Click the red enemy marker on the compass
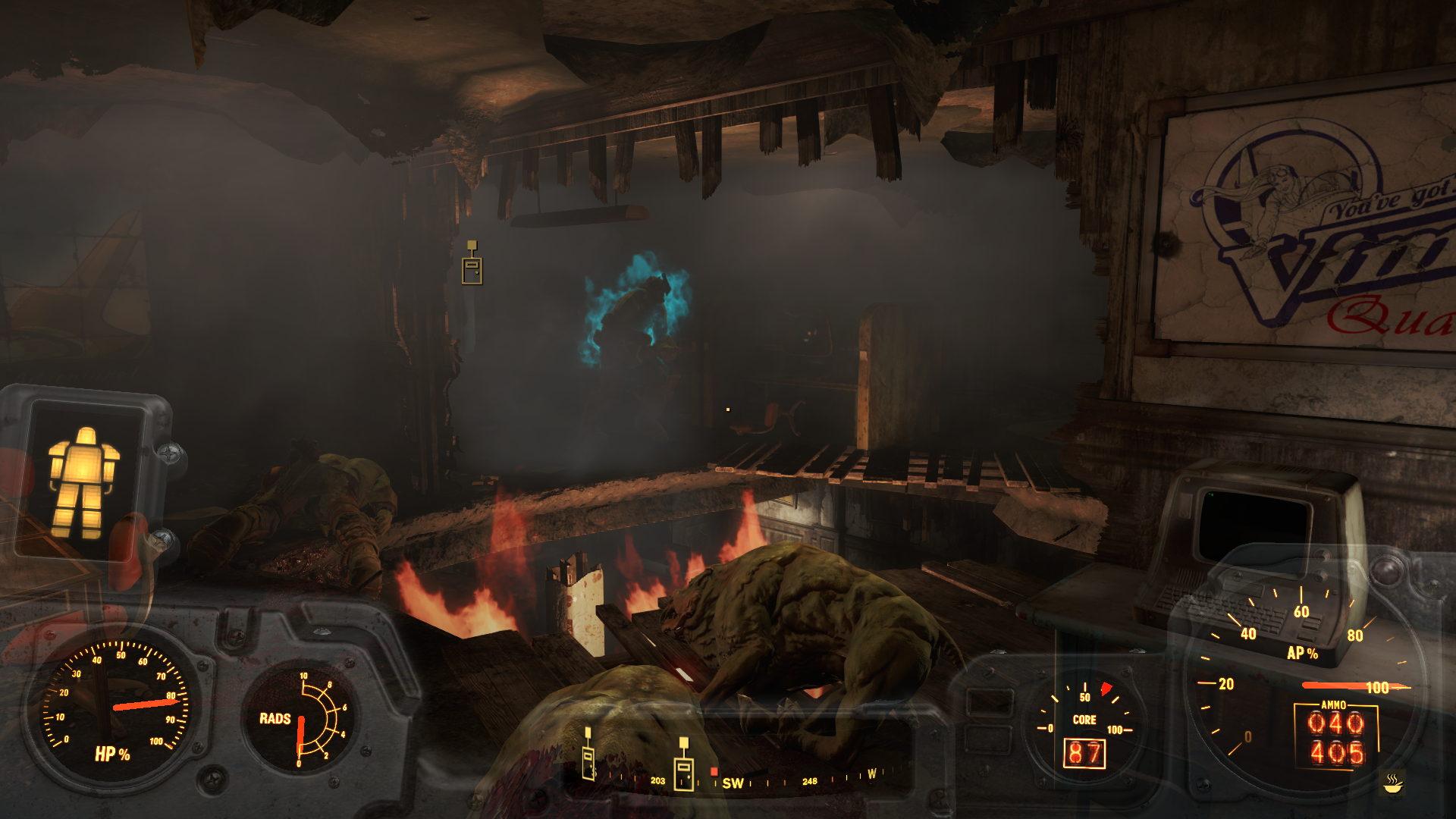The image size is (1456, 819). tap(714, 772)
